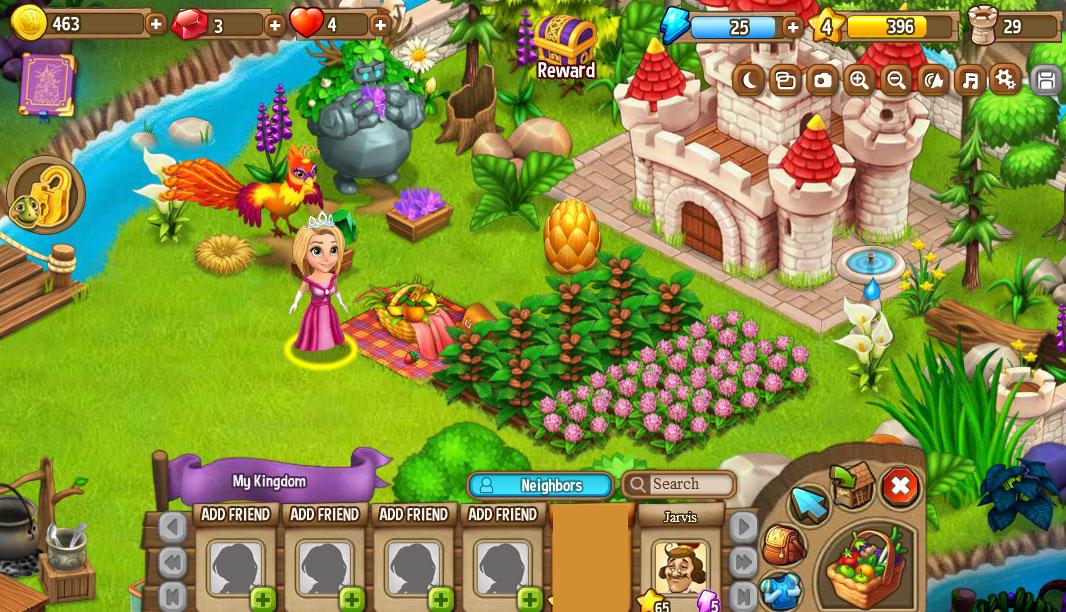Toggle sound effects button
Screen dimensions: 1066x612
pos(932,80)
